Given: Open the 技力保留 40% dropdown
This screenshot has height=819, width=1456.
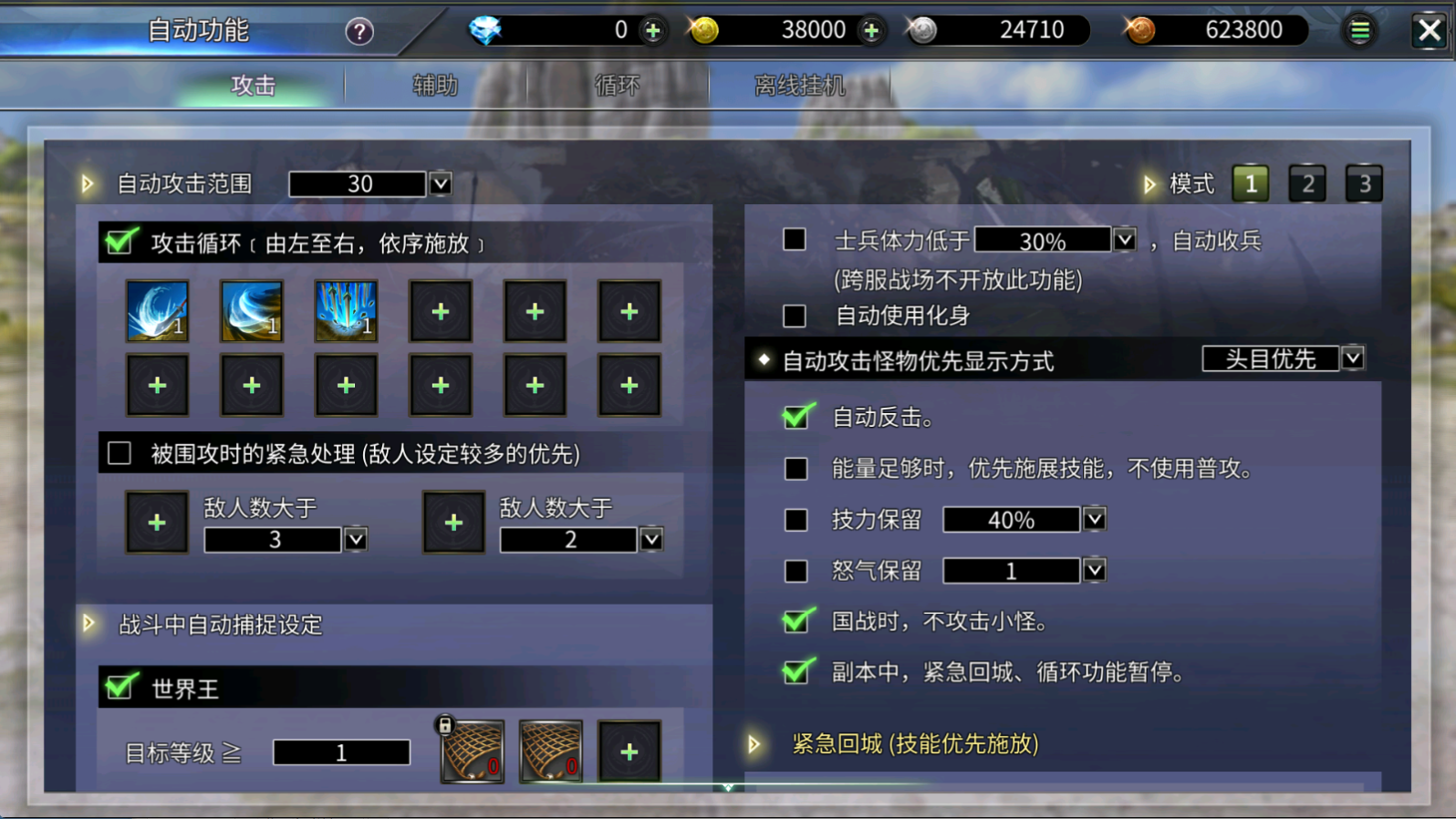Looking at the screenshot, I should point(1094,520).
